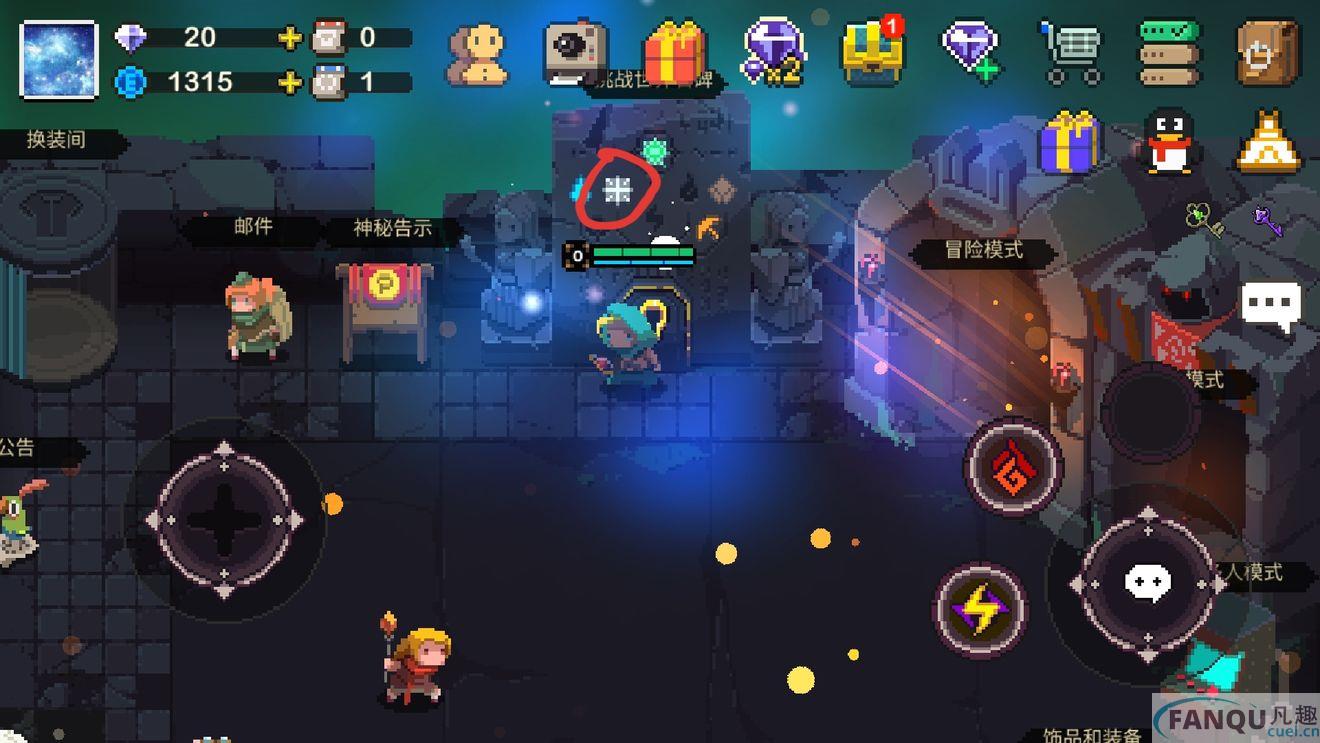Click the purple gem with green plus

click(x=970, y=50)
